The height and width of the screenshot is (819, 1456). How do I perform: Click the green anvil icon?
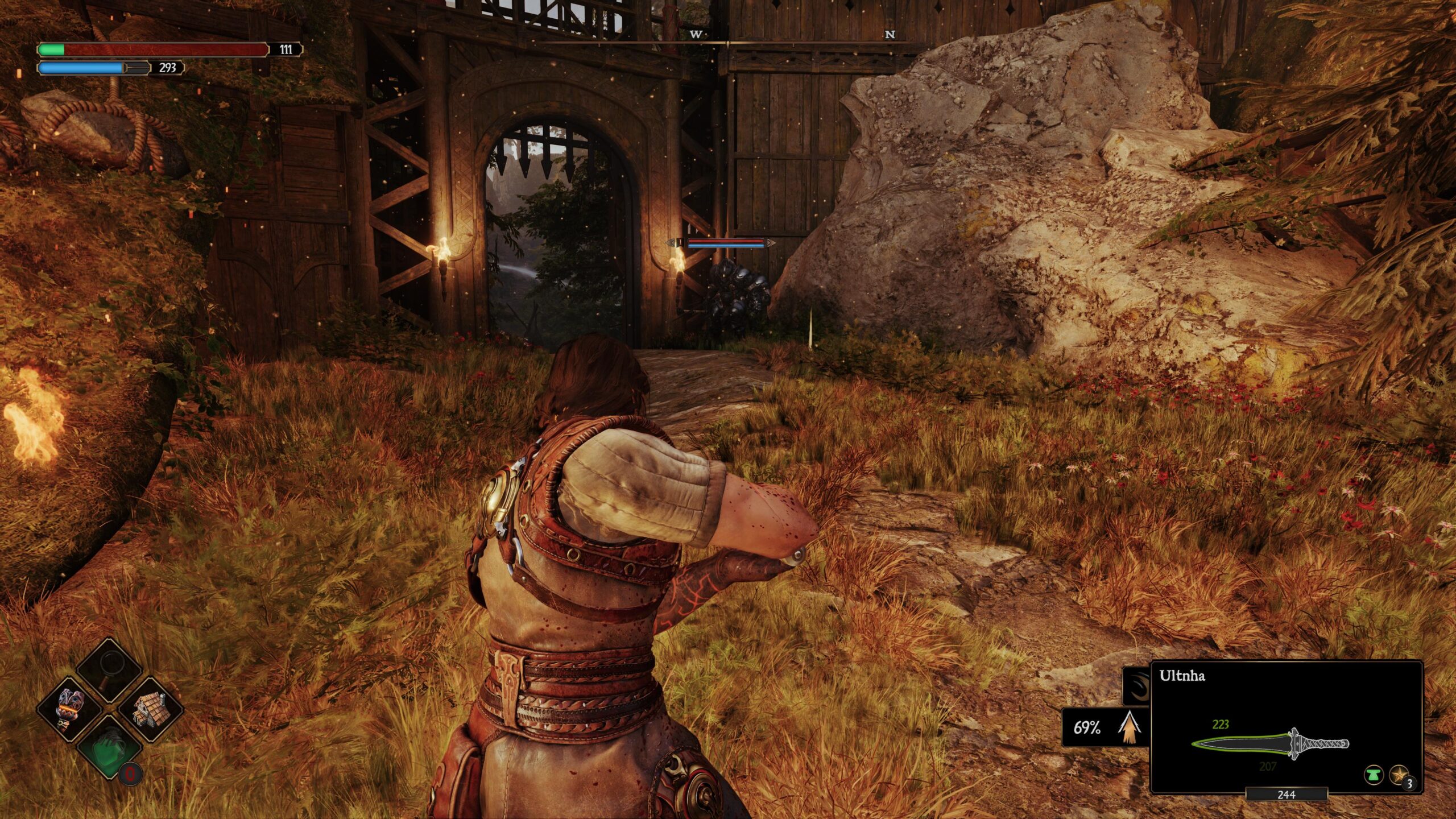point(1374,775)
